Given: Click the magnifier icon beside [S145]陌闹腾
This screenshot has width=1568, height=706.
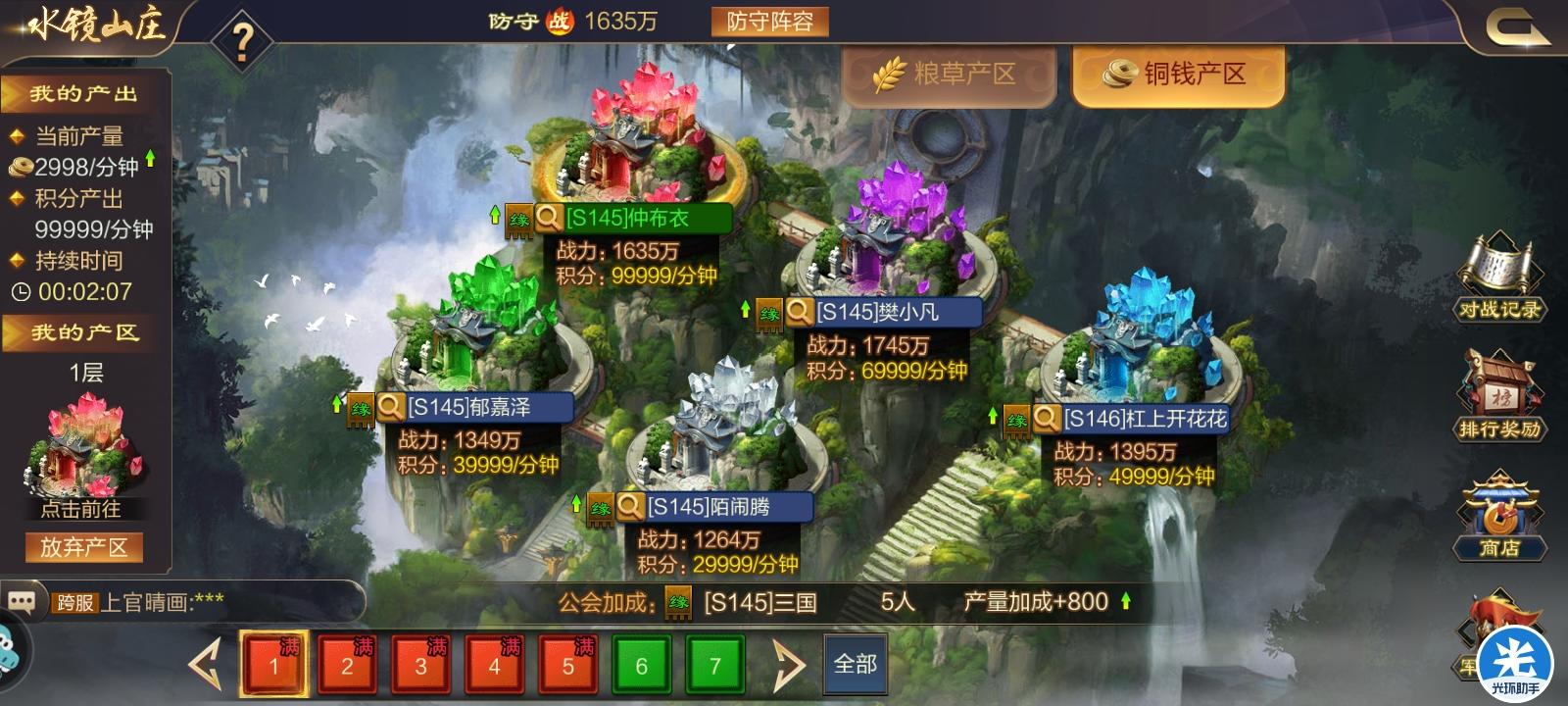Looking at the screenshot, I should (628, 507).
